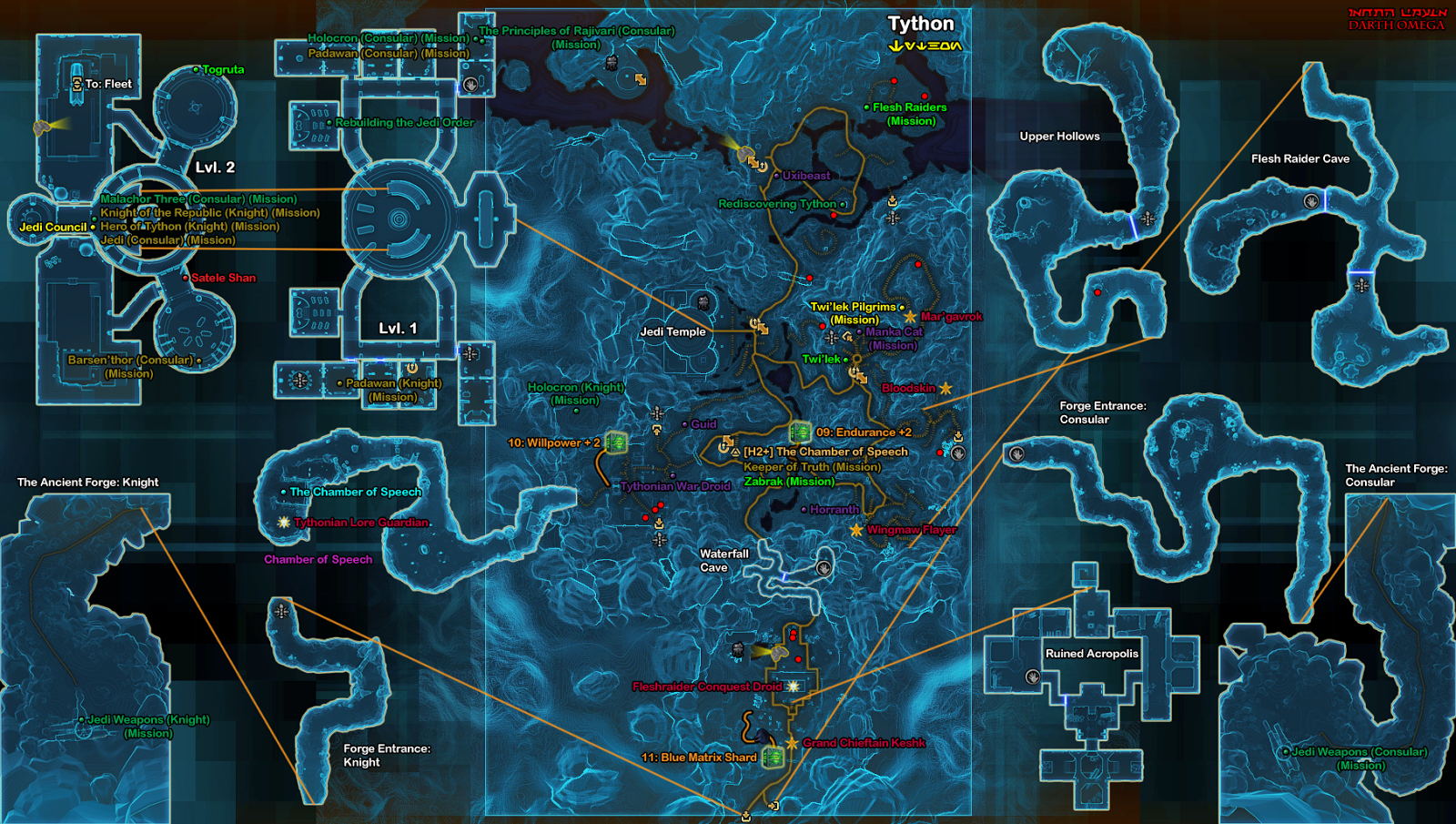Click the Satele Shan label

coord(223,278)
